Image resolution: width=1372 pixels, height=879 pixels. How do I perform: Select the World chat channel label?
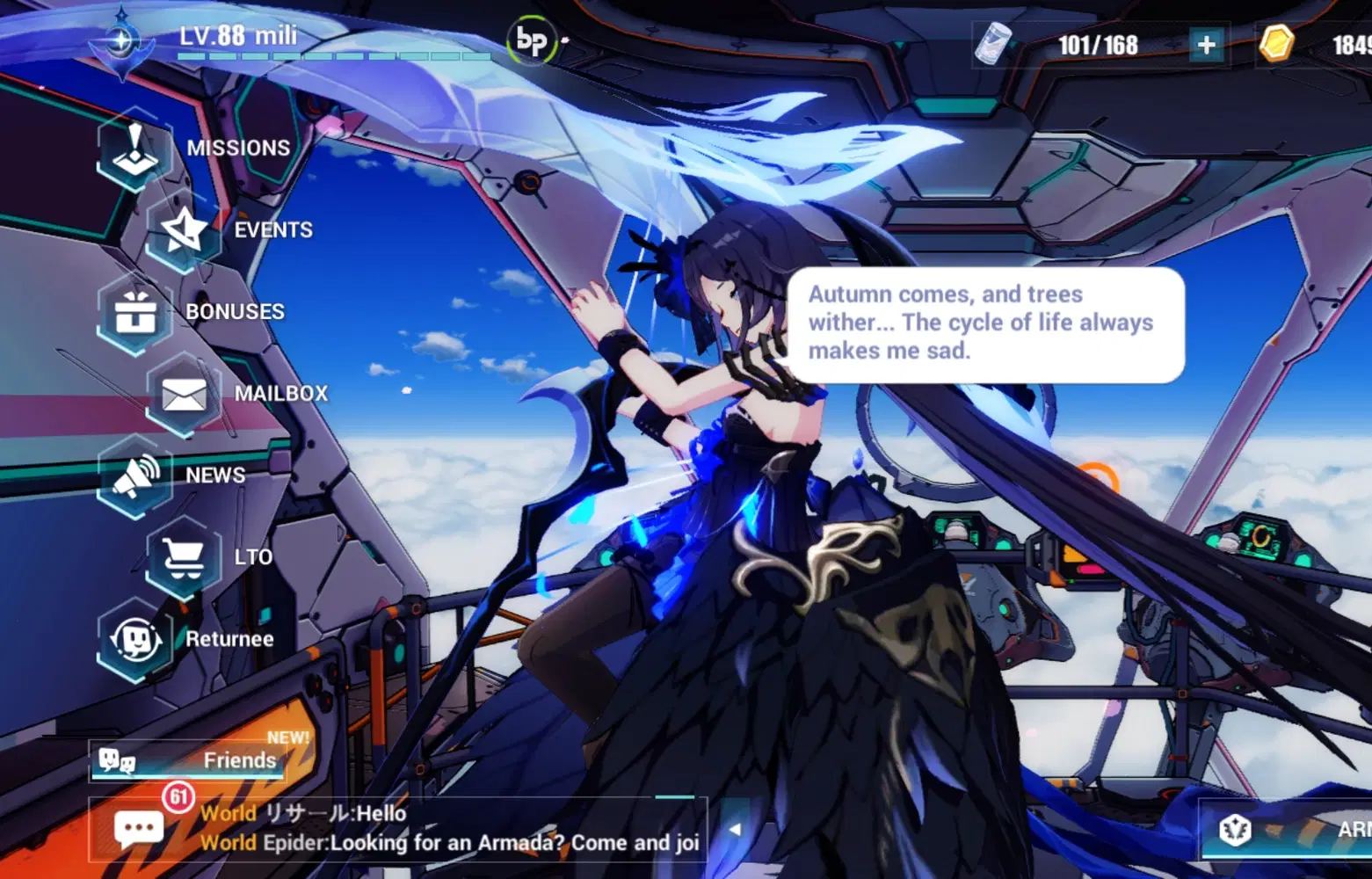click(229, 813)
